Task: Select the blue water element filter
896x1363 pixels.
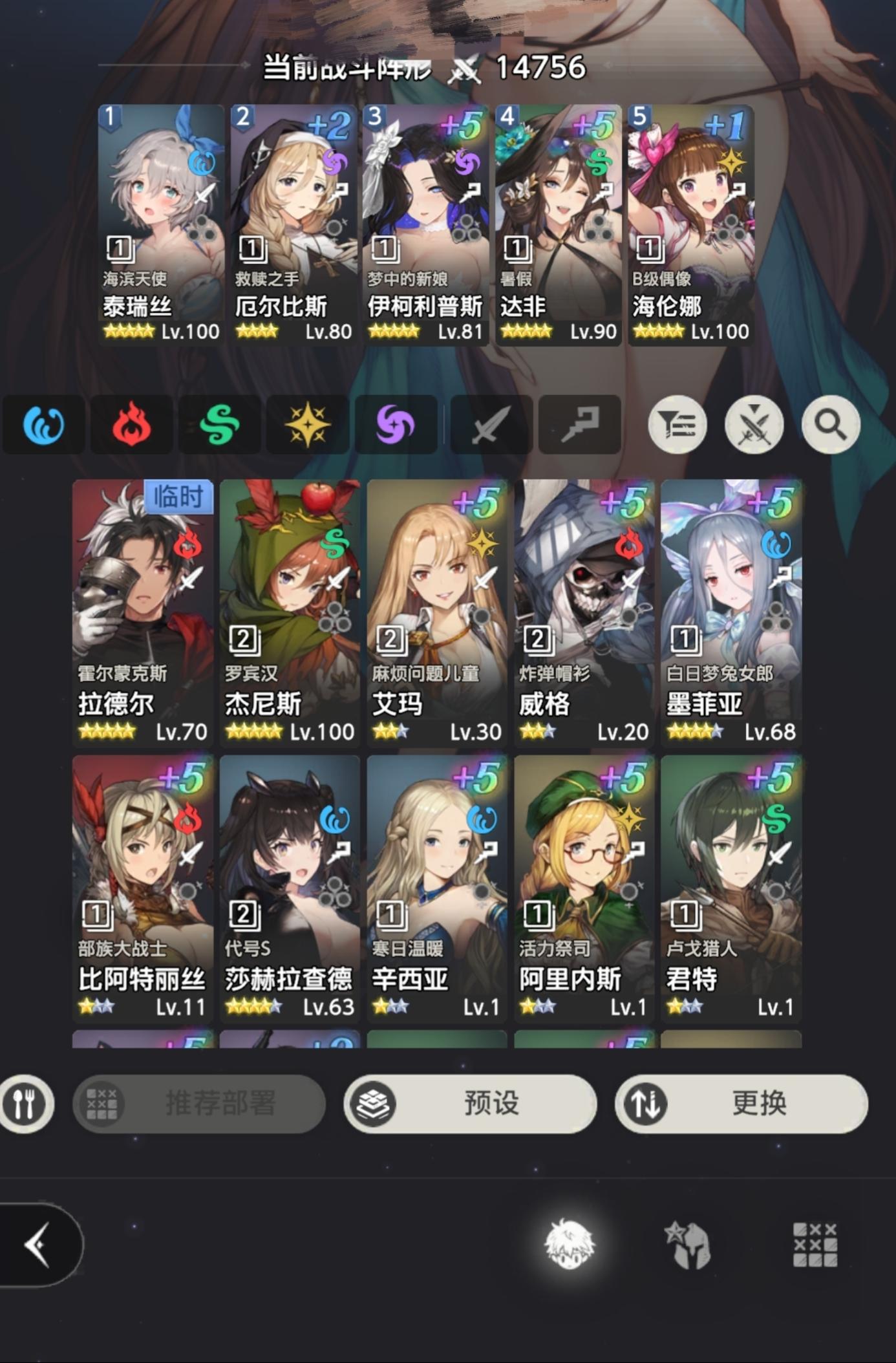Action: point(44,424)
